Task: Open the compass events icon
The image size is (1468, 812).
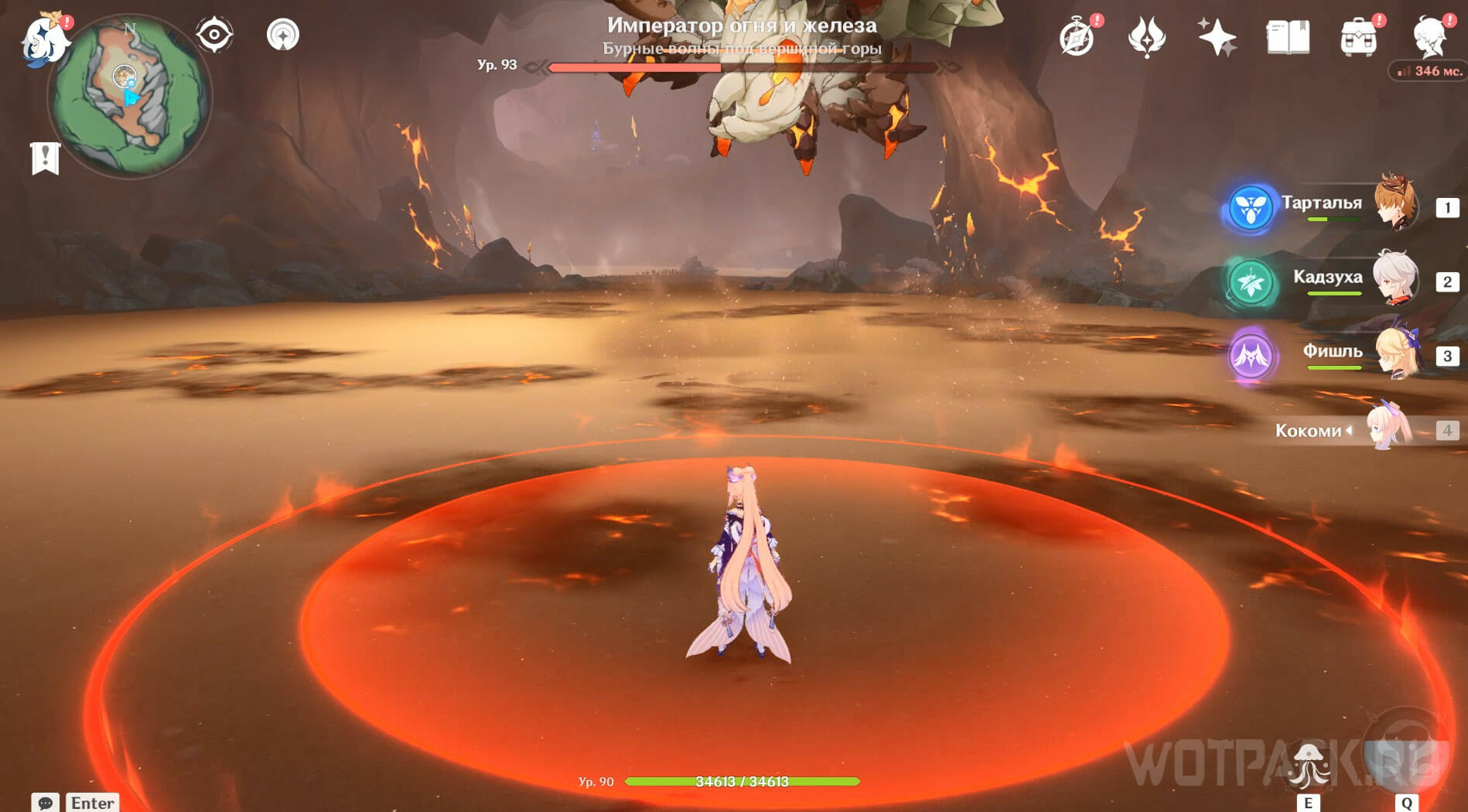Action: tap(1077, 37)
